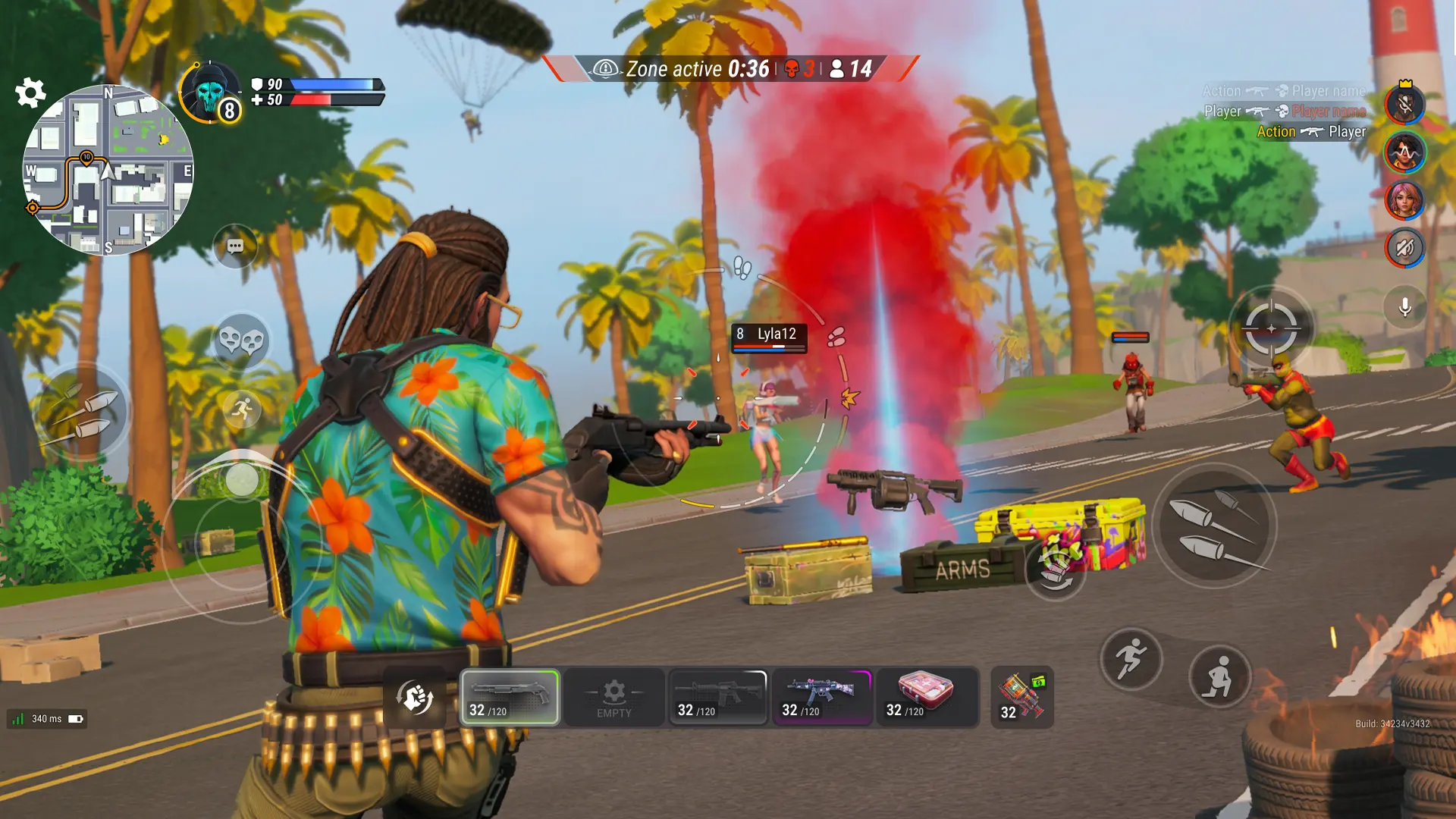Select the fist melee button
Image resolution: width=1456 pixels, height=819 pixels.
coord(416,698)
